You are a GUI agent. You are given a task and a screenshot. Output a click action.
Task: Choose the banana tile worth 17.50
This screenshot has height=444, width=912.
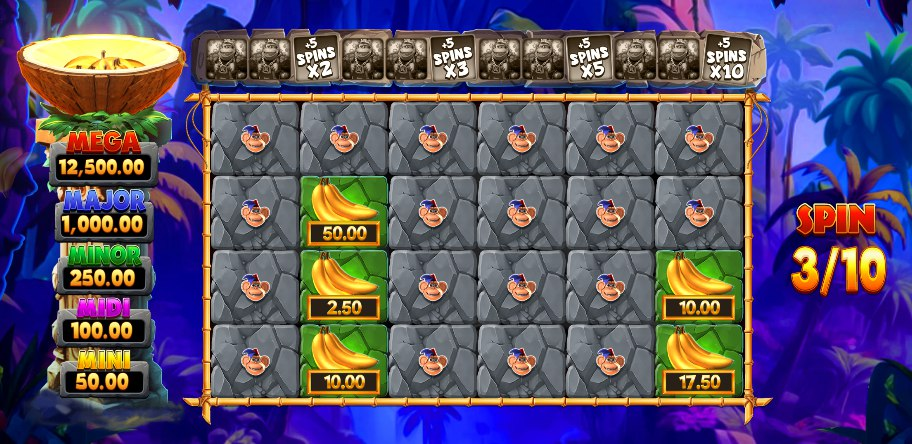click(x=699, y=359)
